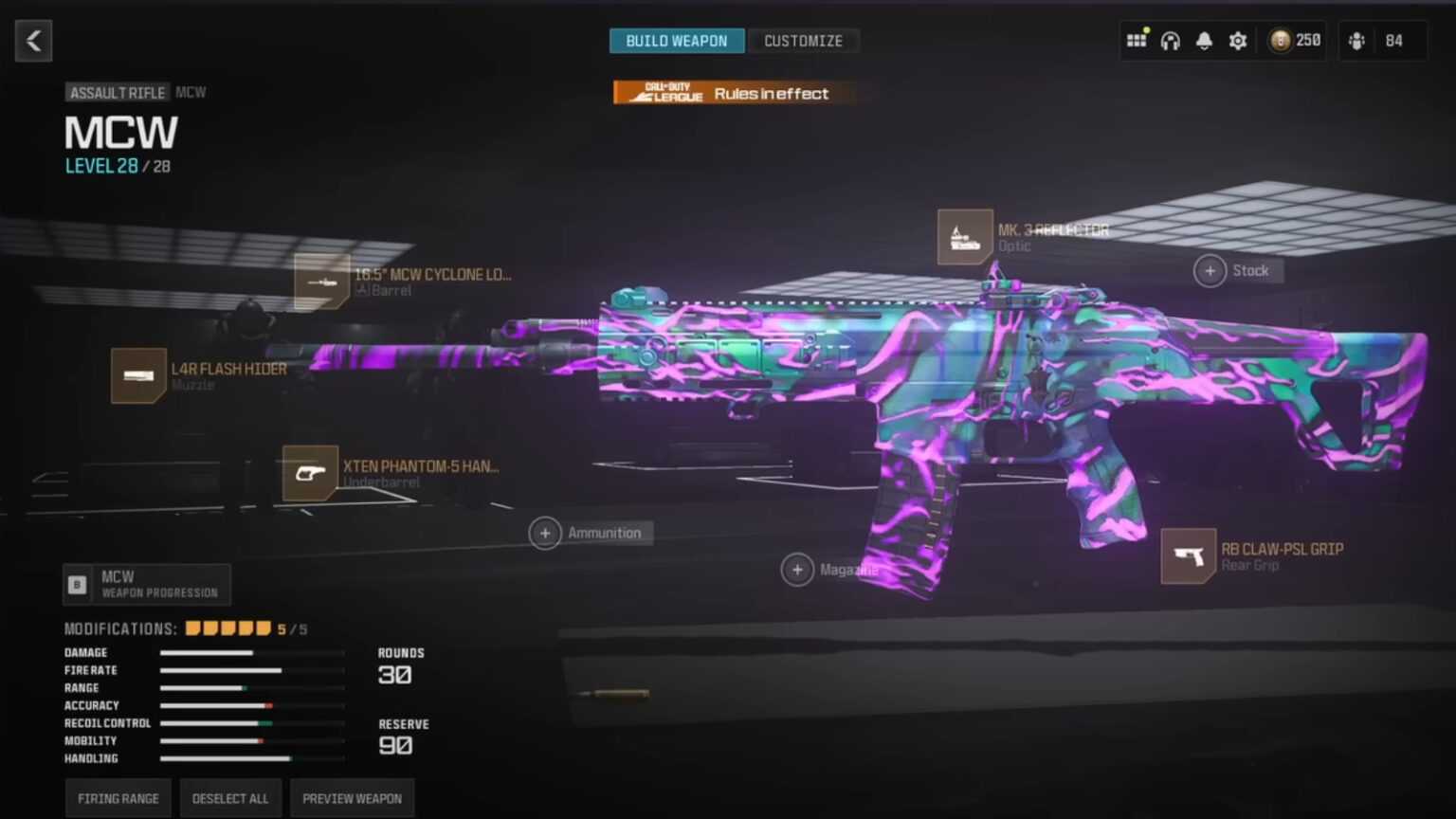Select the Build Weapon tab
Viewport: 1456px width, 819px height.
click(x=676, y=41)
